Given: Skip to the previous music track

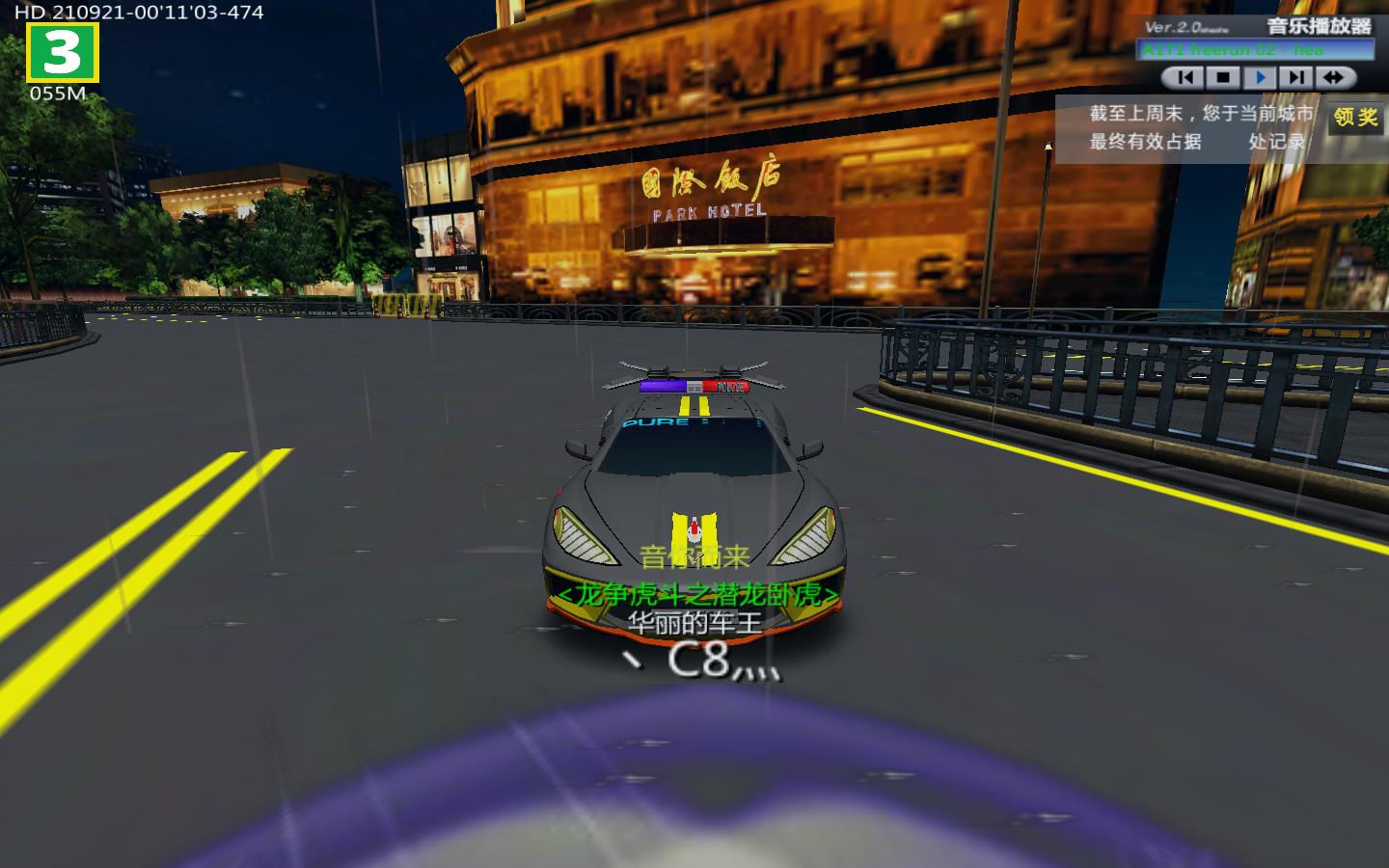Looking at the screenshot, I should [x=1185, y=77].
